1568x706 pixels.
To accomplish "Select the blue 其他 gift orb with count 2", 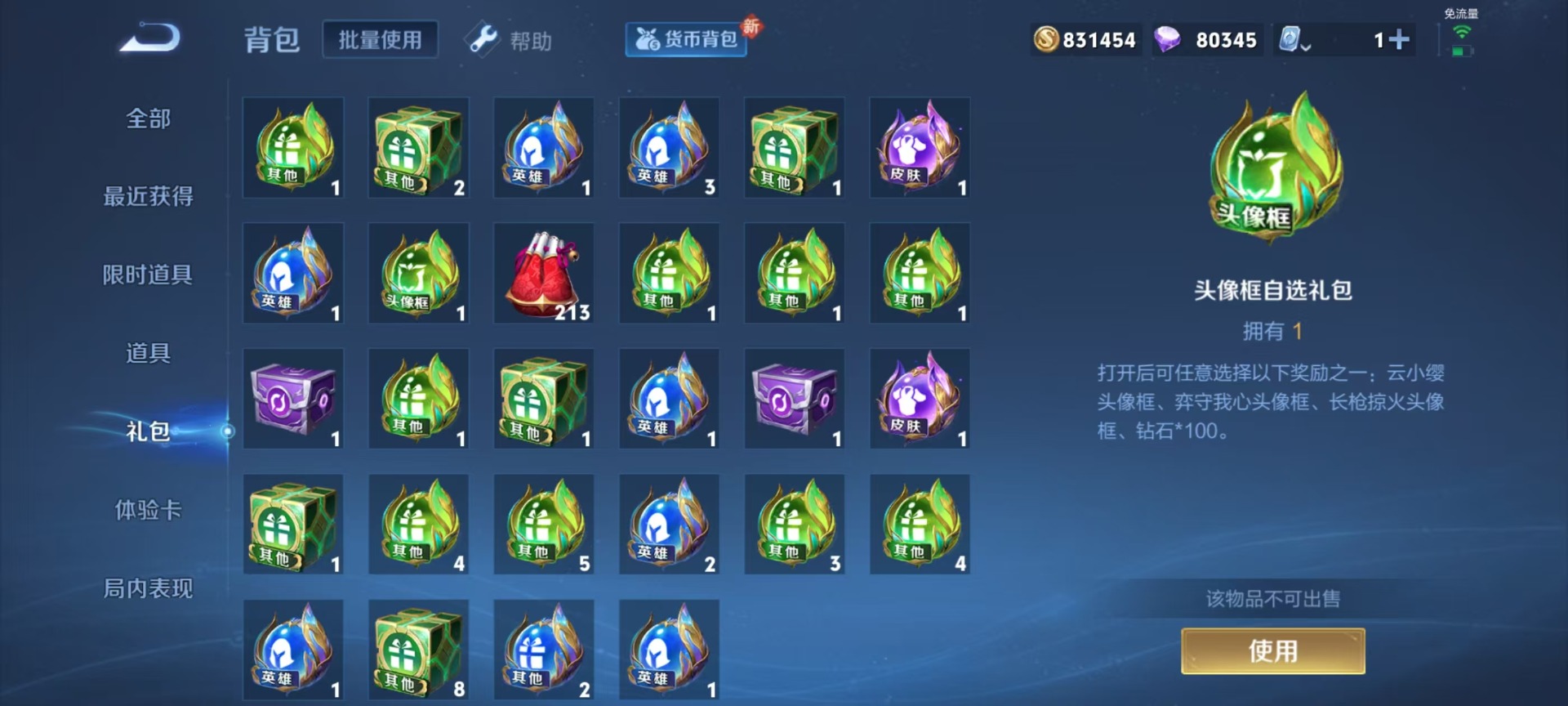I will tap(544, 650).
